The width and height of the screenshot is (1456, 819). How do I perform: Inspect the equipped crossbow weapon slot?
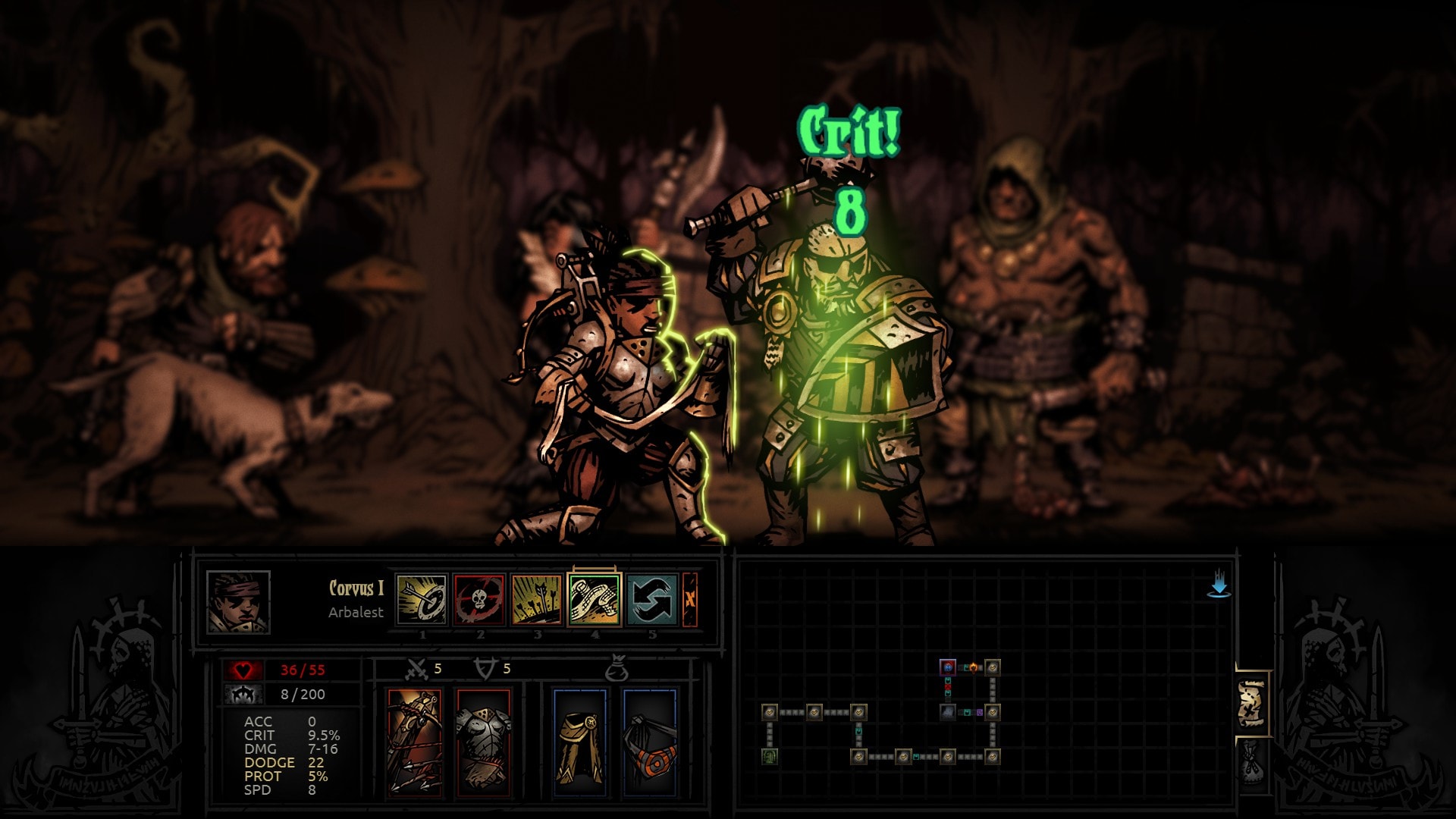pos(414,742)
